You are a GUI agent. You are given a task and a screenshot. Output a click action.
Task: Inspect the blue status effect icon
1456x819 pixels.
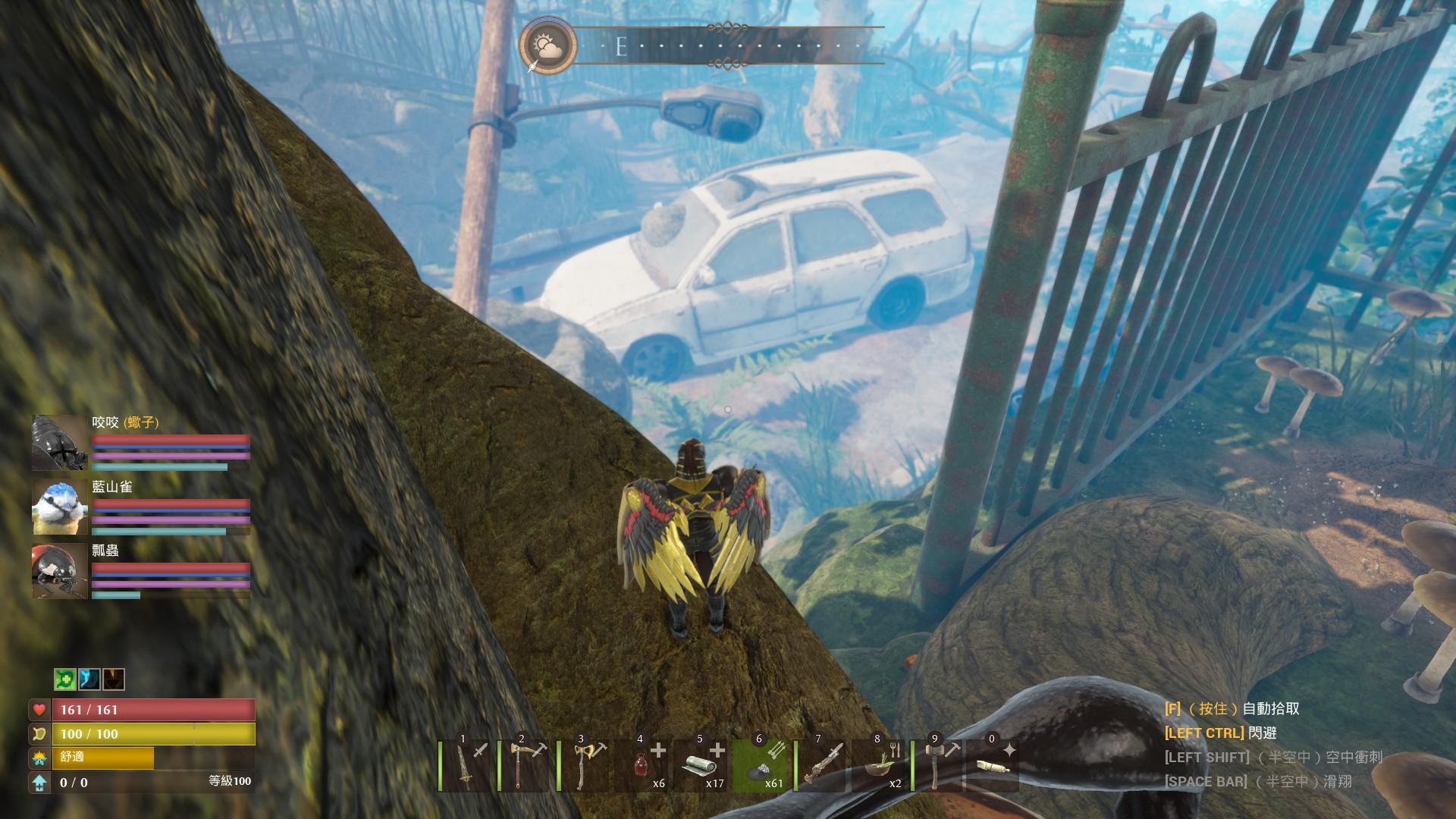(89, 679)
